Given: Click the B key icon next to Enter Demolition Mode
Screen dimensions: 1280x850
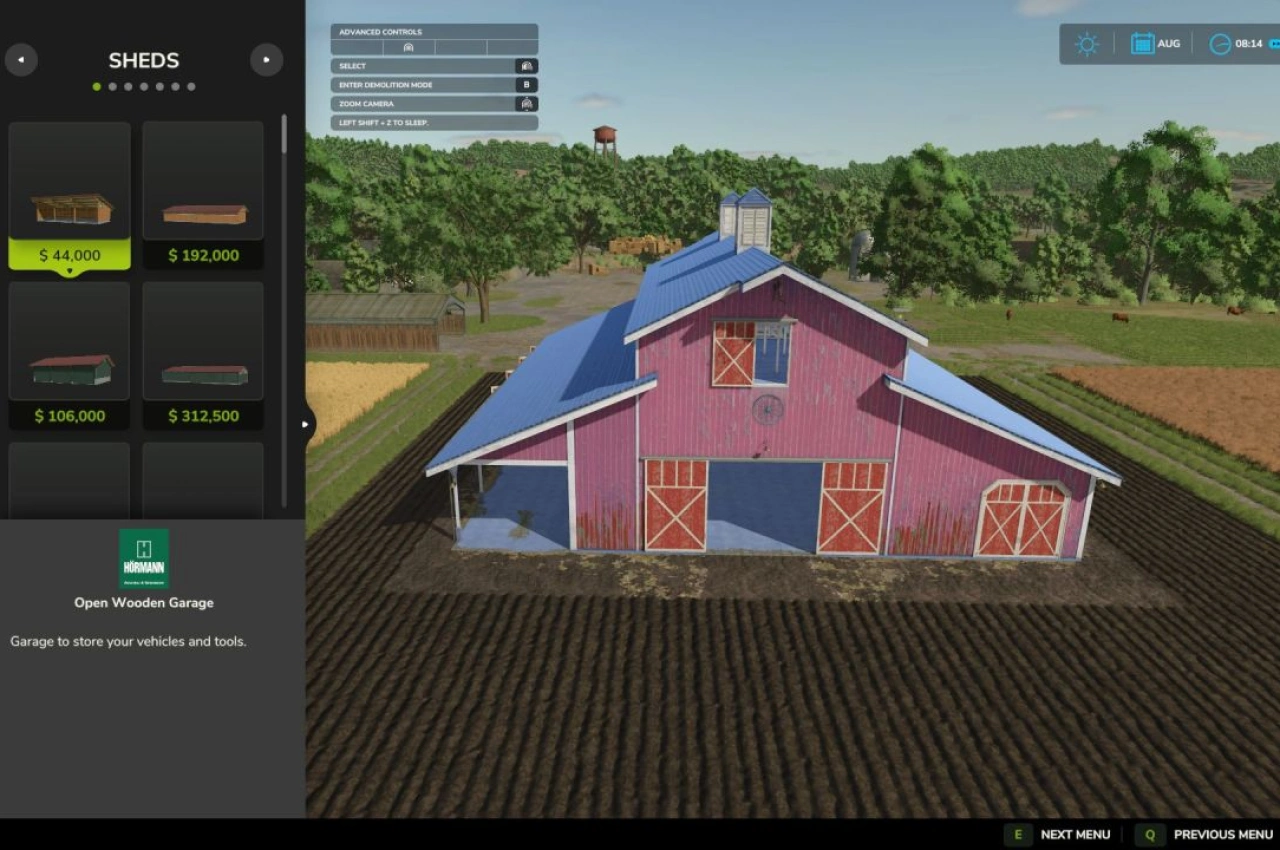Looking at the screenshot, I should 527,85.
